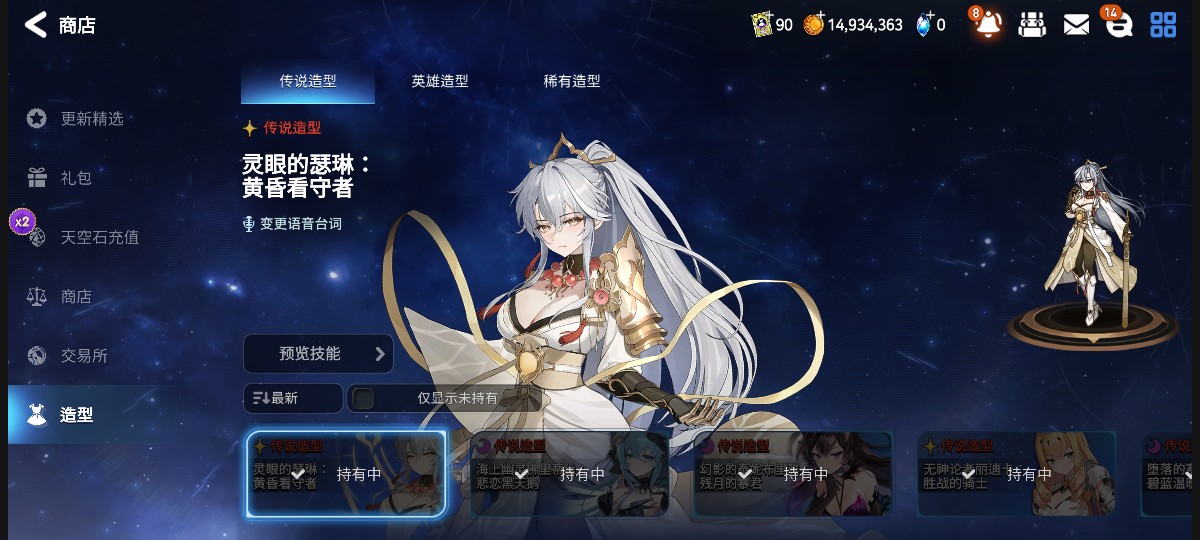
Task: Open the 交易所 exchange
Action: click(x=84, y=356)
